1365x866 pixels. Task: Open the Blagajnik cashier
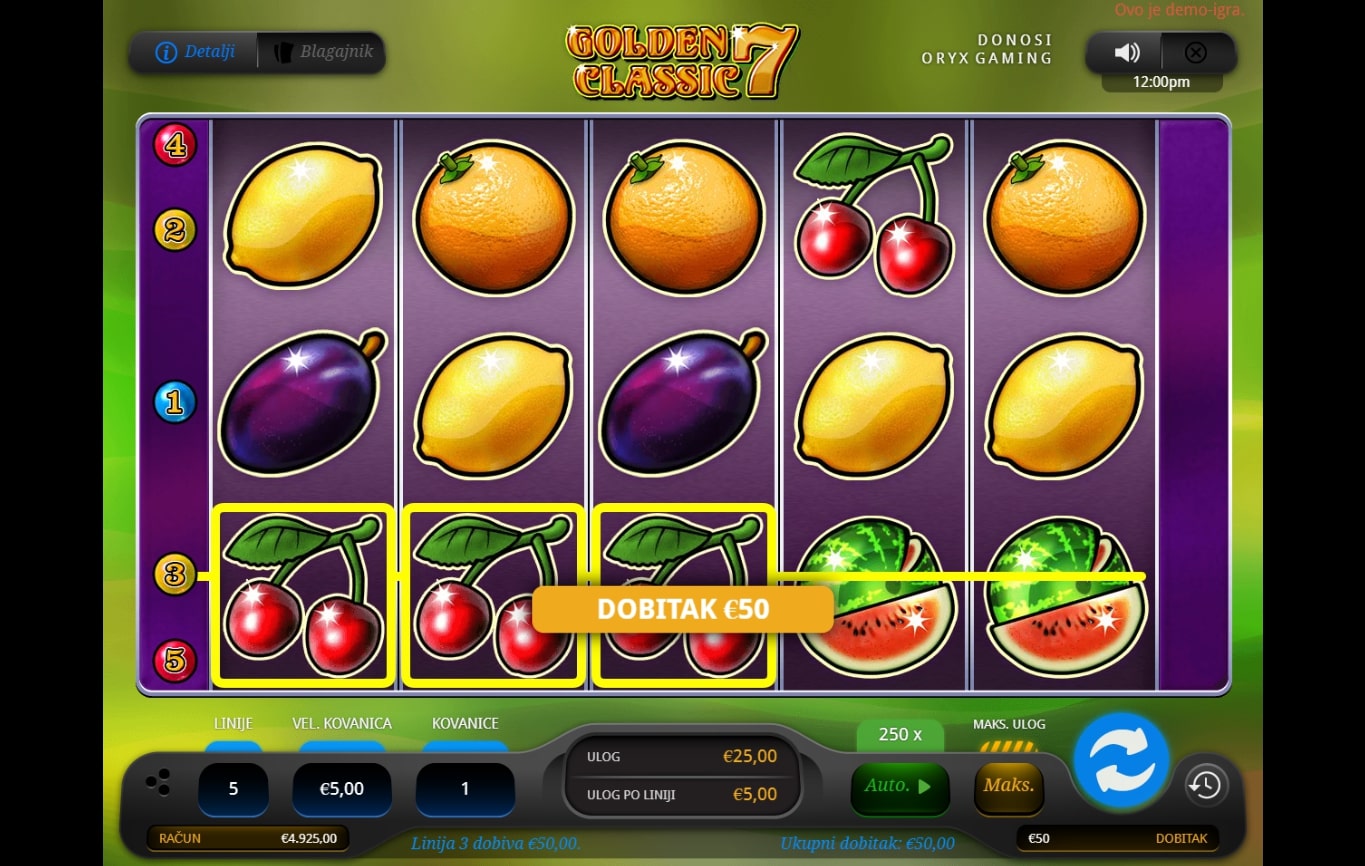[321, 52]
